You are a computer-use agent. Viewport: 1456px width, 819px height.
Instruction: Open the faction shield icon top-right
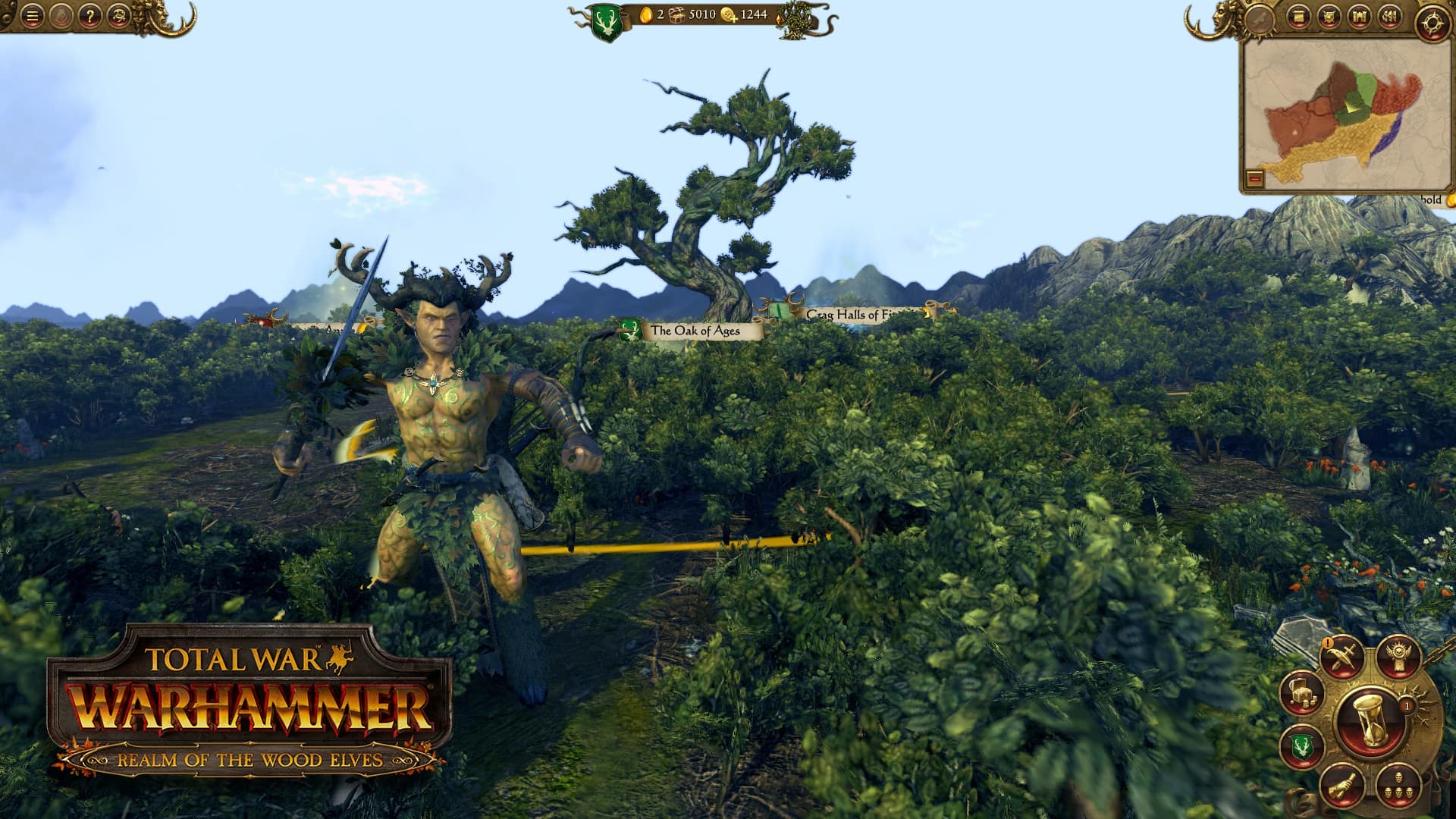tap(1329, 17)
